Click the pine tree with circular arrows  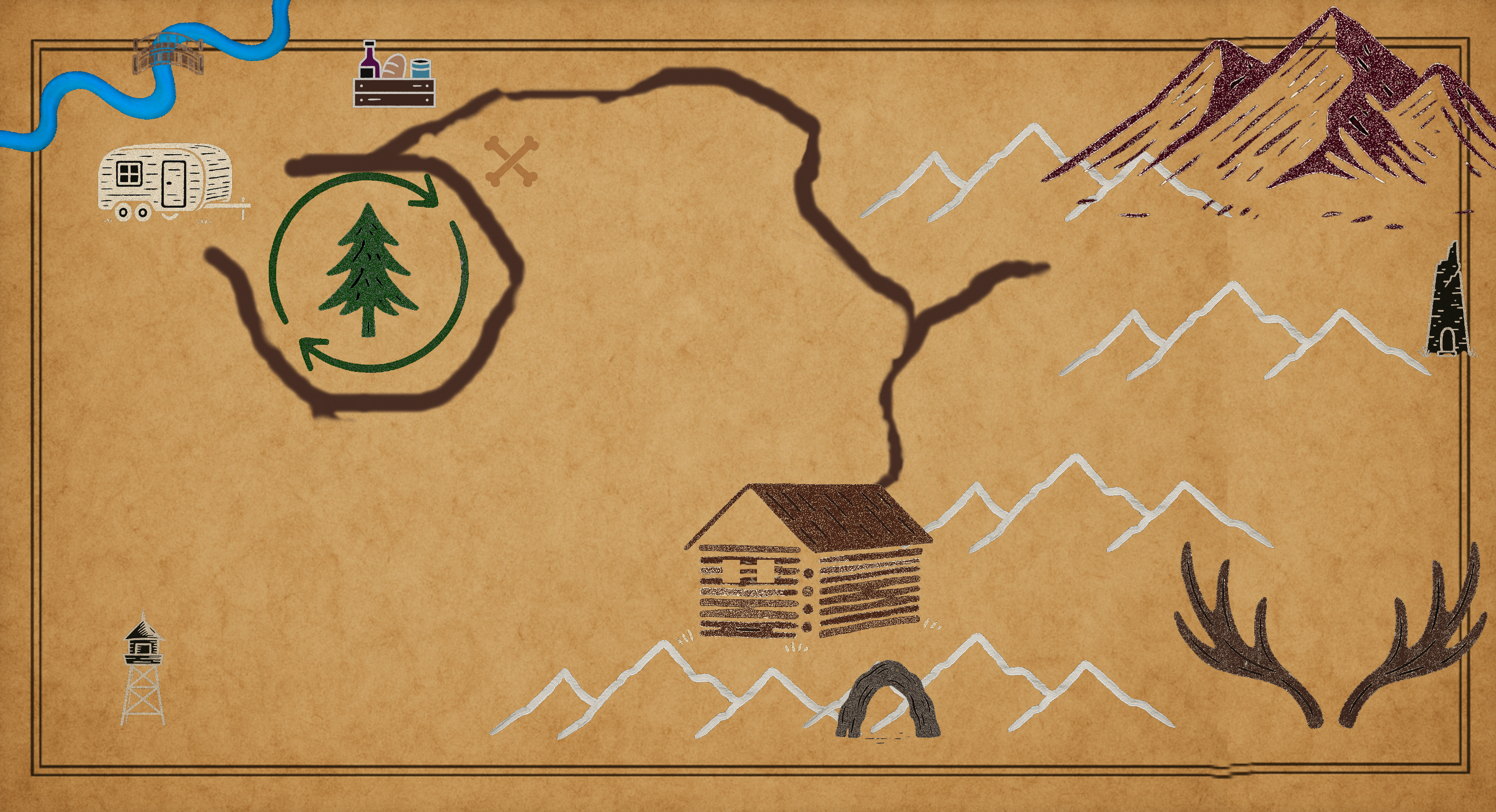(x=368, y=271)
